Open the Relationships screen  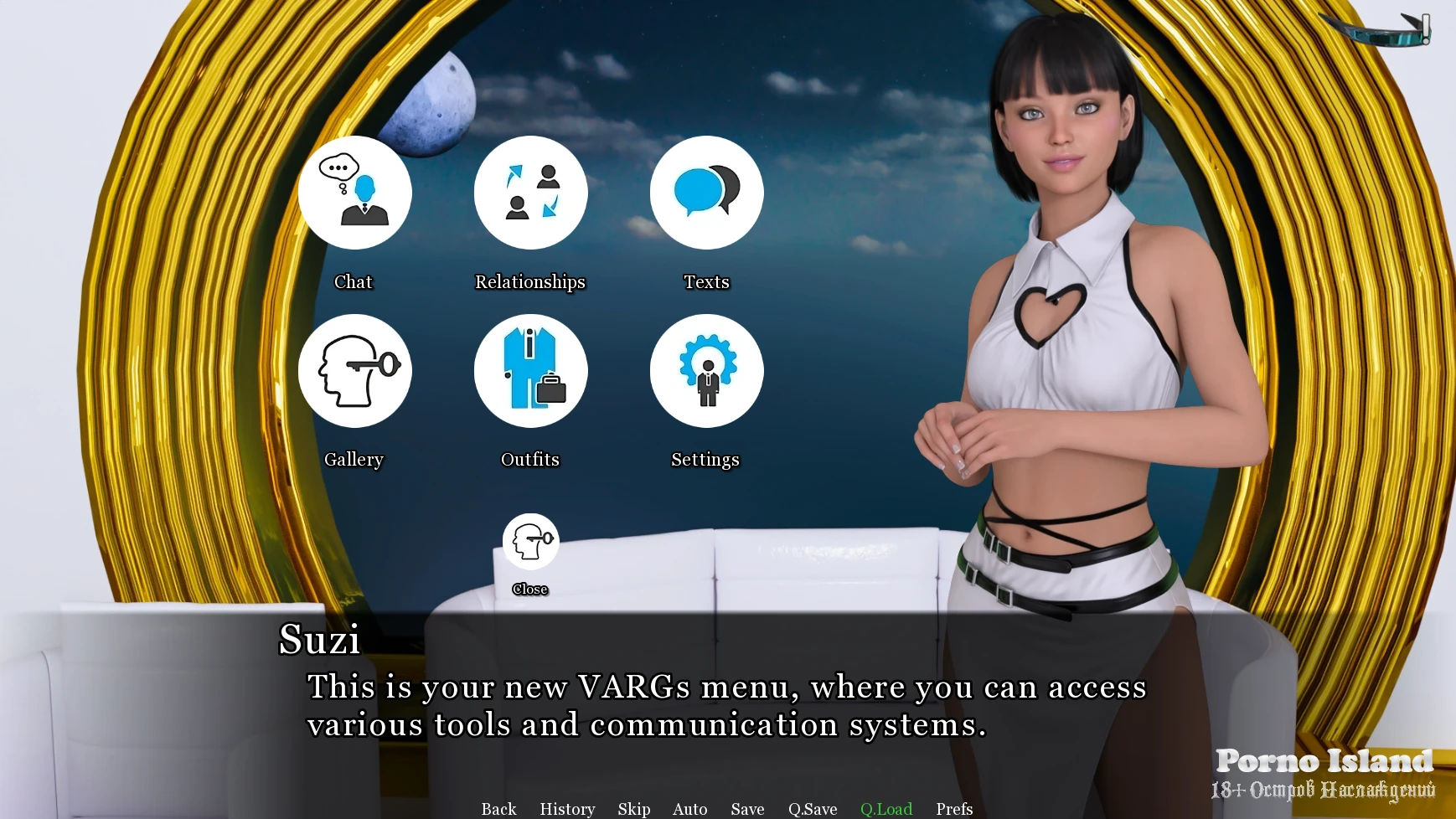pos(530,193)
